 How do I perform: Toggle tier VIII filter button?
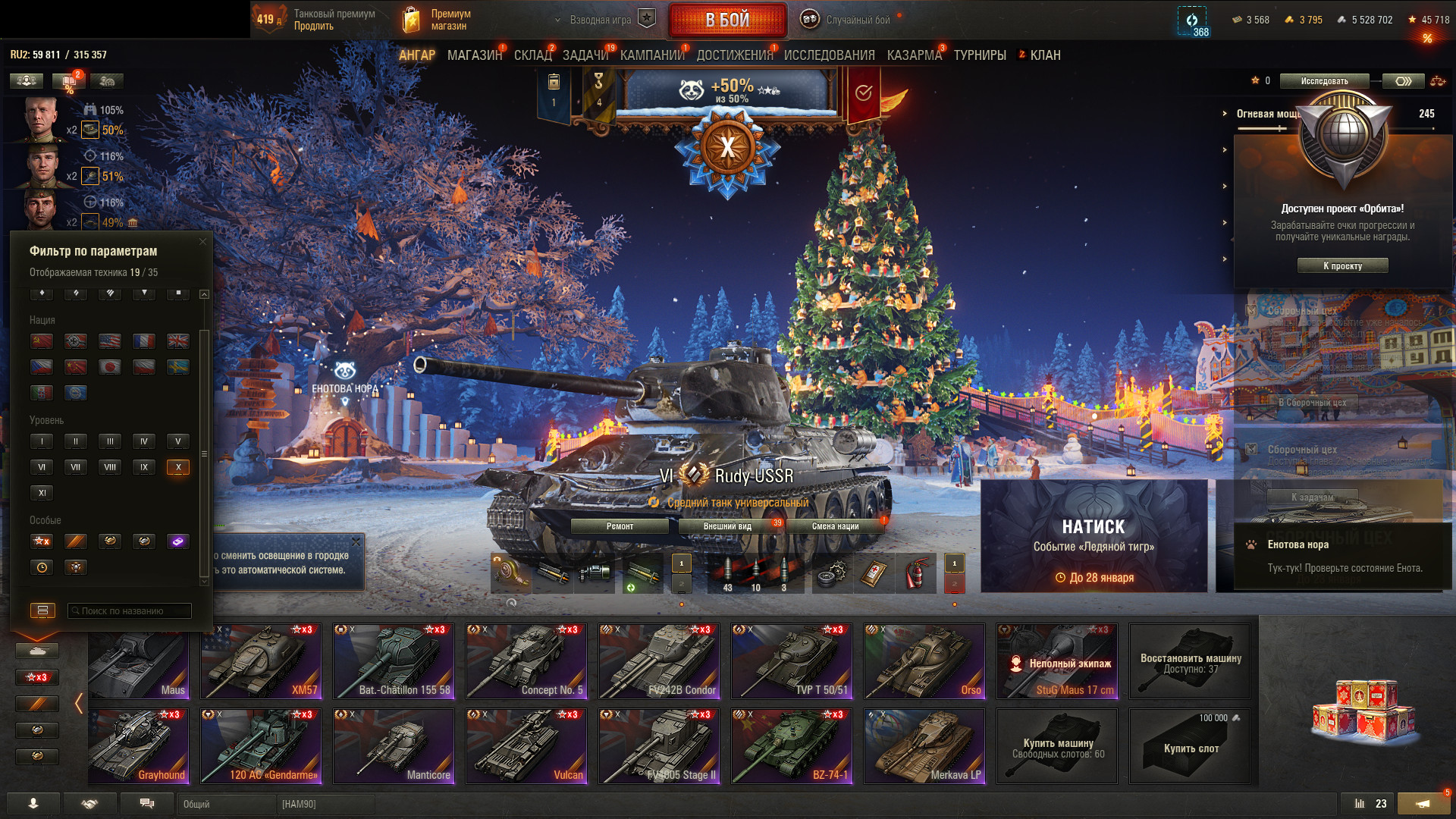(110, 467)
